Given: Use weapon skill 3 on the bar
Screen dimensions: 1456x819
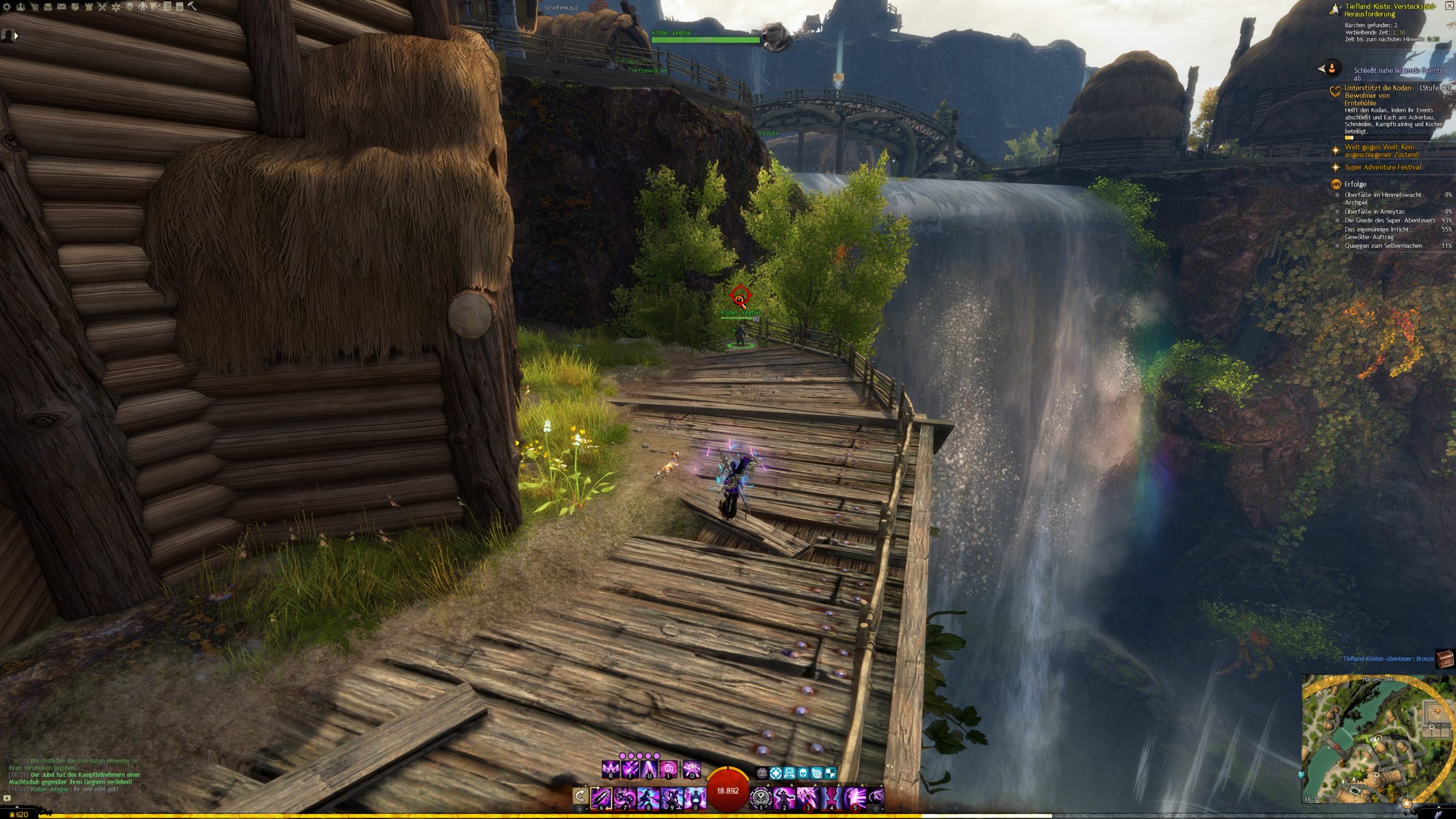Looking at the screenshot, I should click(807, 797).
